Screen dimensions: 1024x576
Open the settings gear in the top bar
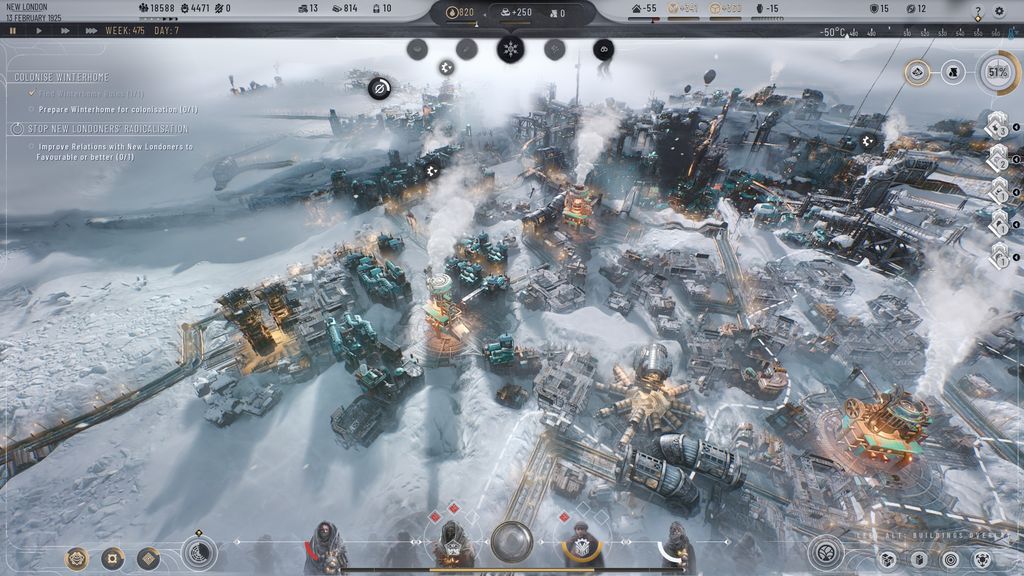[x=999, y=12]
